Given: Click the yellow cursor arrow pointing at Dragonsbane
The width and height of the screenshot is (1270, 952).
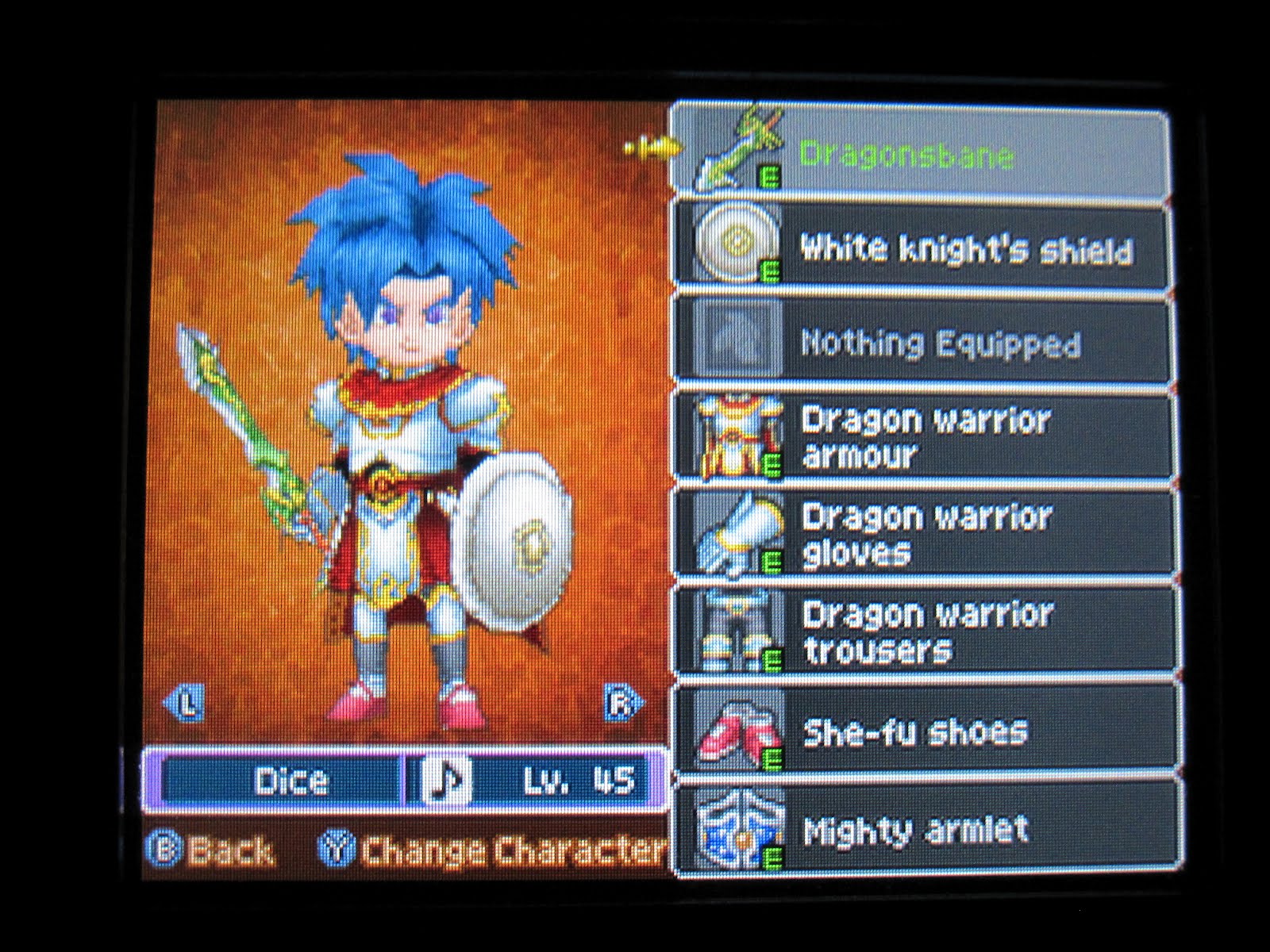Looking at the screenshot, I should point(651,147).
